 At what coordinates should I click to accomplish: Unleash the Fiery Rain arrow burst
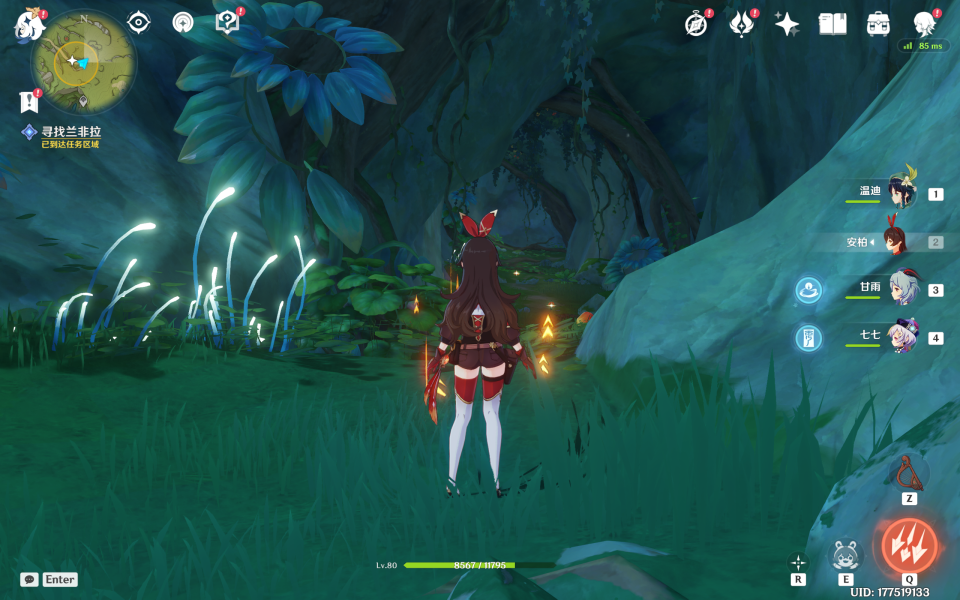(x=909, y=546)
